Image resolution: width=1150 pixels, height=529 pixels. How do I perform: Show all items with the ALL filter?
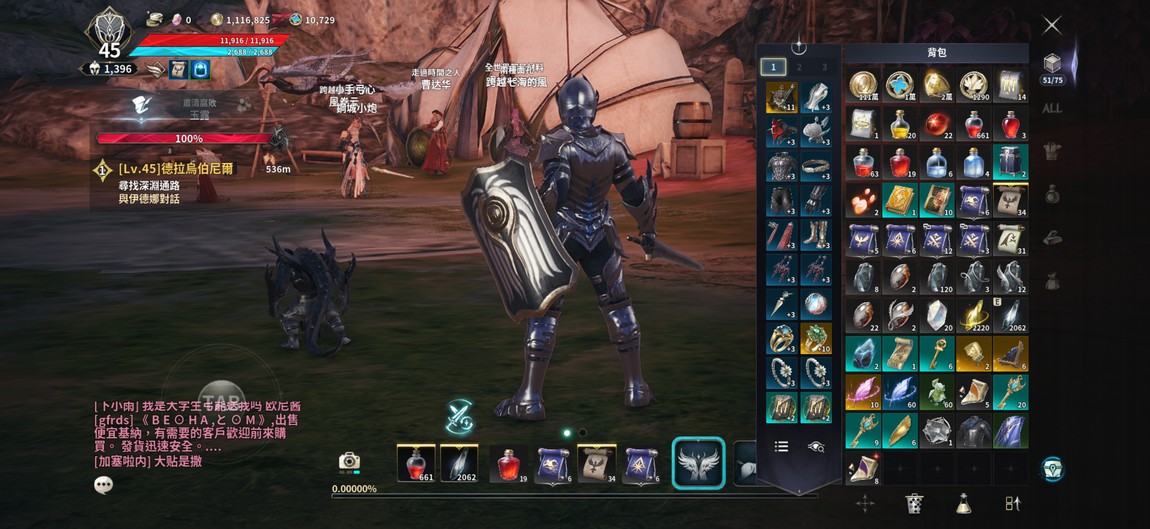pos(1052,108)
